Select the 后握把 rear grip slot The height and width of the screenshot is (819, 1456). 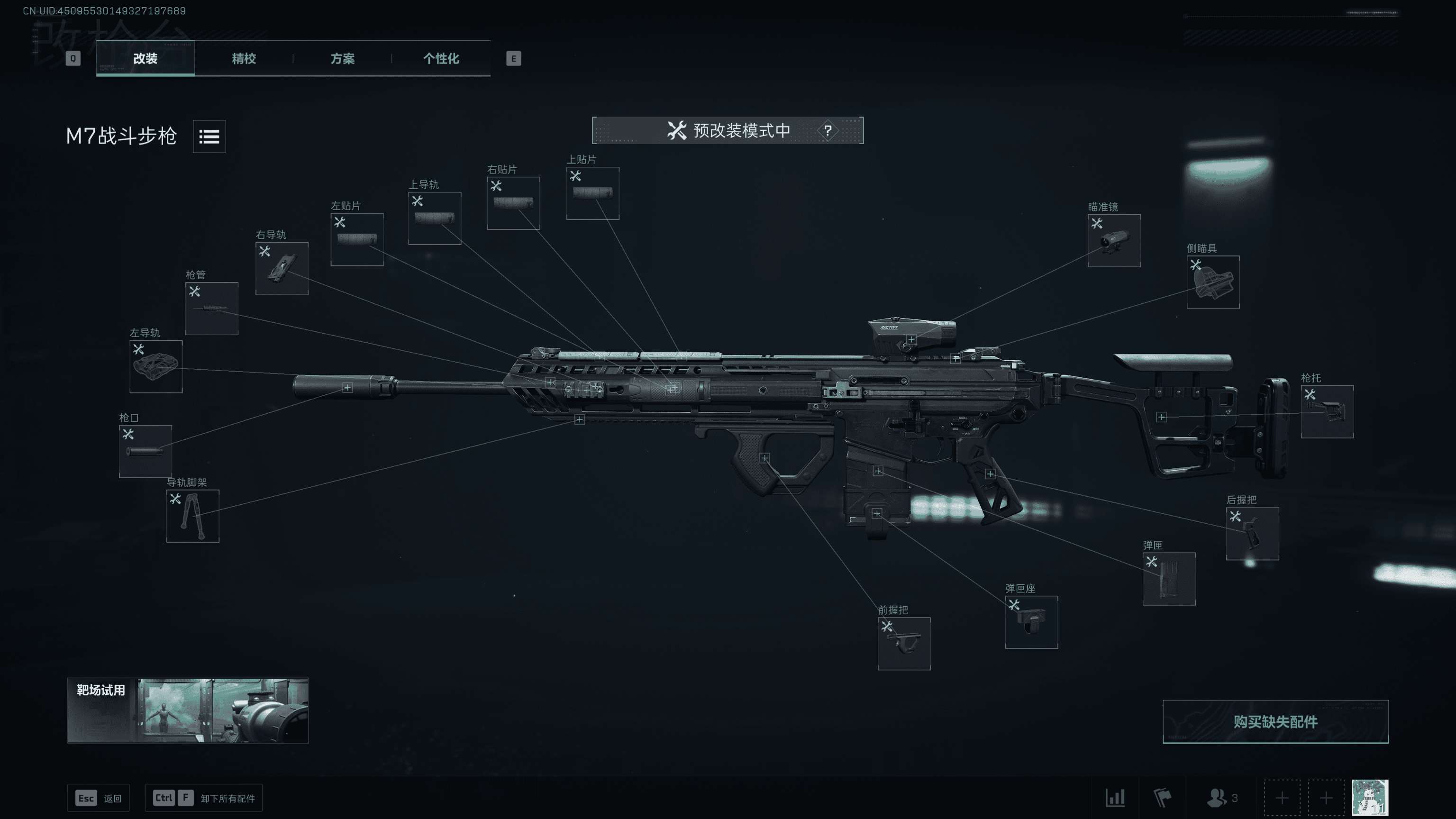tap(1252, 534)
